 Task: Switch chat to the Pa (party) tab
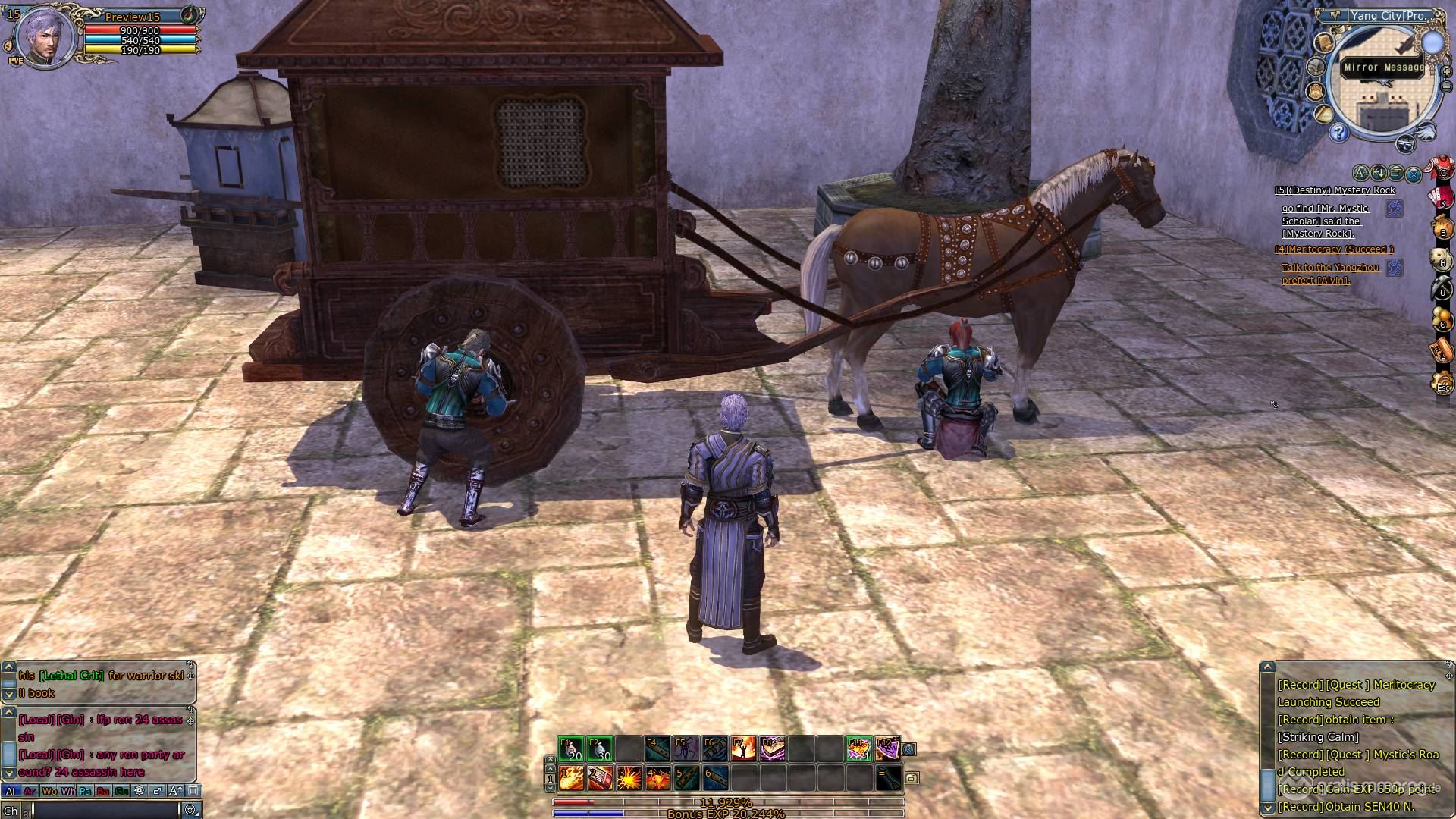pos(85,791)
